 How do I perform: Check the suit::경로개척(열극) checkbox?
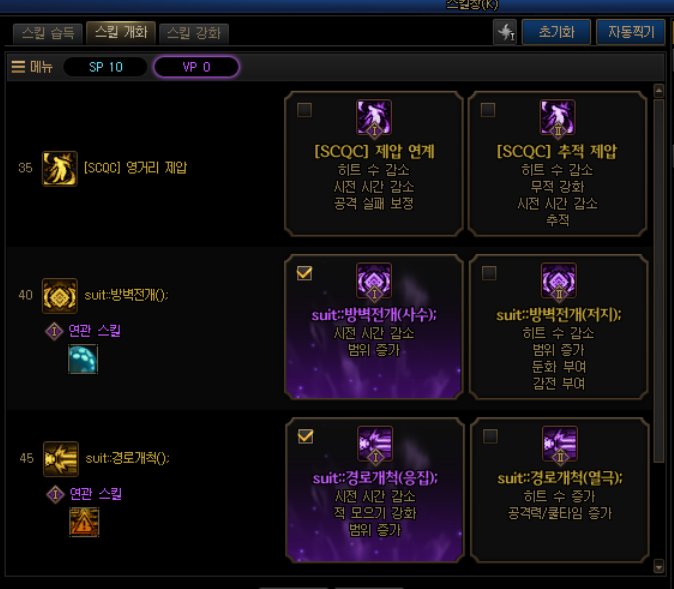point(489,436)
